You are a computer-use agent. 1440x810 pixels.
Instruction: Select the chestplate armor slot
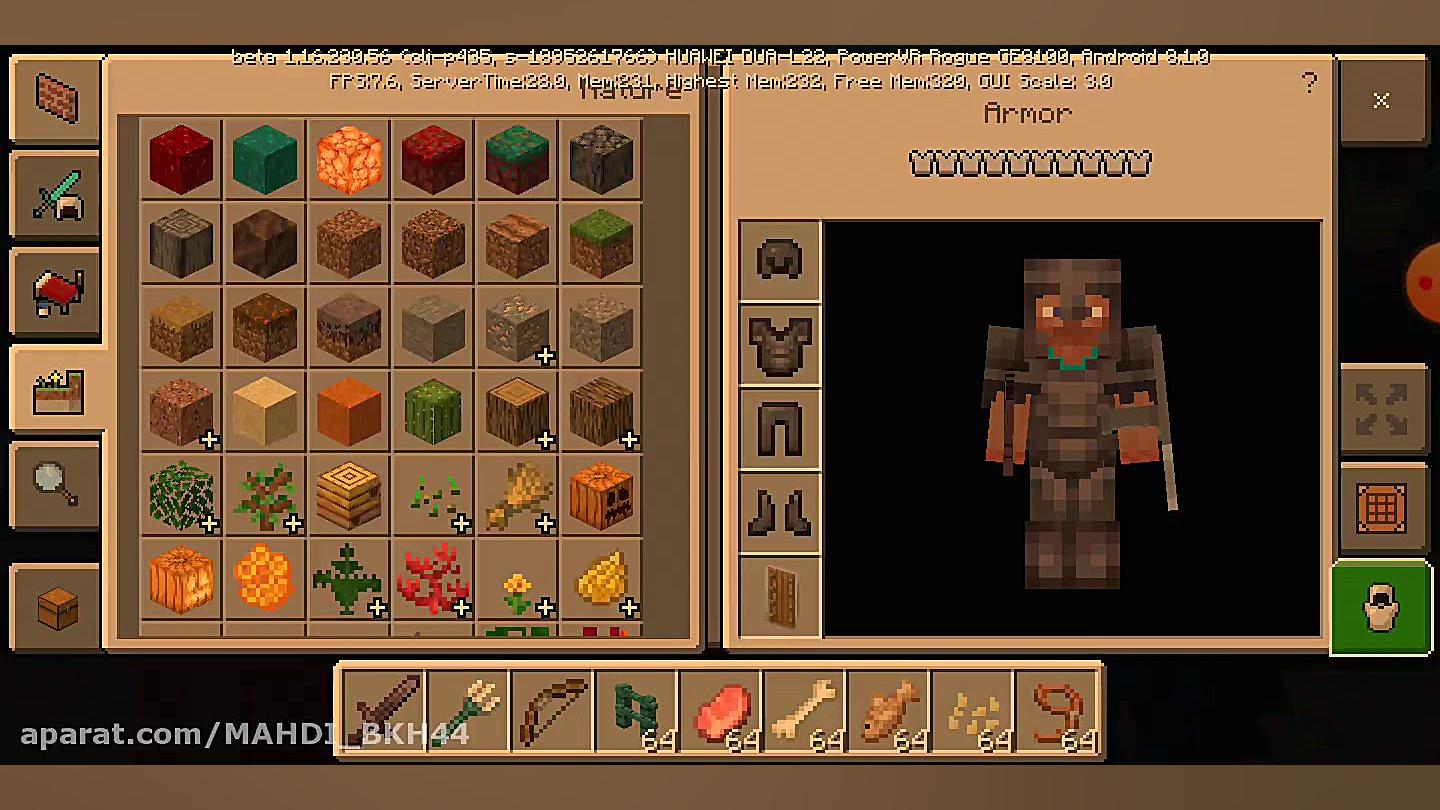click(779, 345)
